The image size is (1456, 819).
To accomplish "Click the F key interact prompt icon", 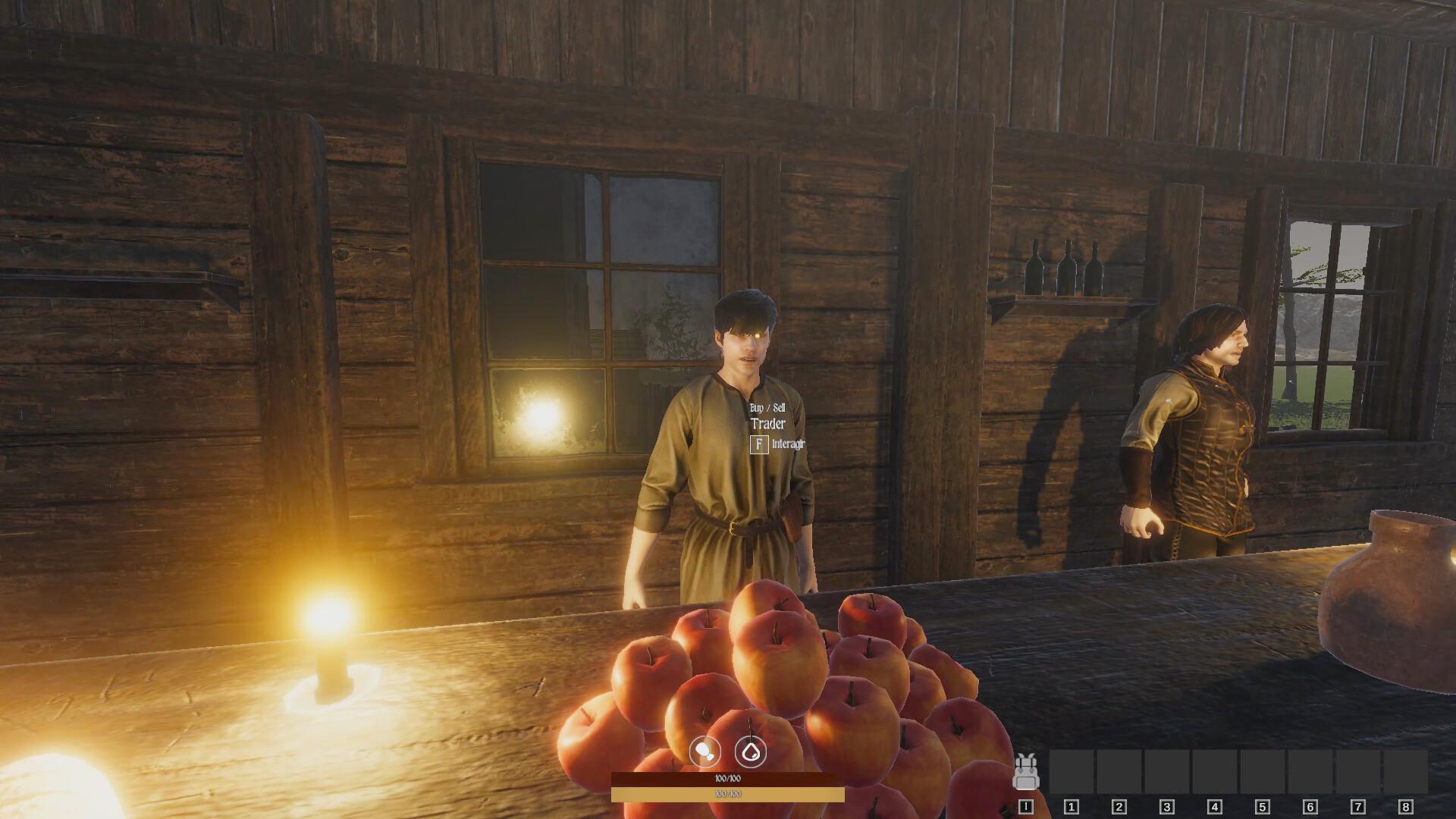I will (x=758, y=446).
